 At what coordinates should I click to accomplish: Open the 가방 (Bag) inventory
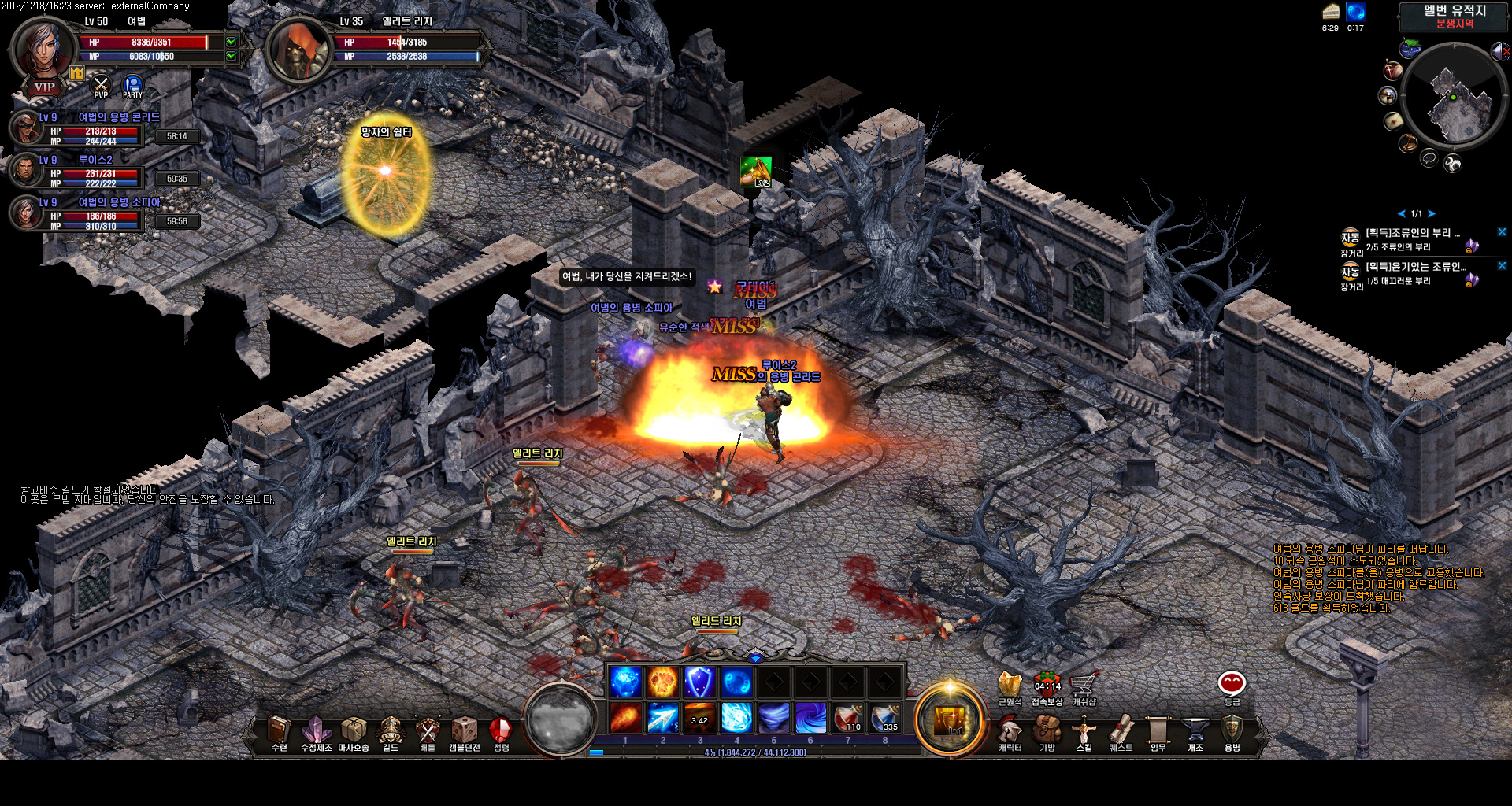1047,732
